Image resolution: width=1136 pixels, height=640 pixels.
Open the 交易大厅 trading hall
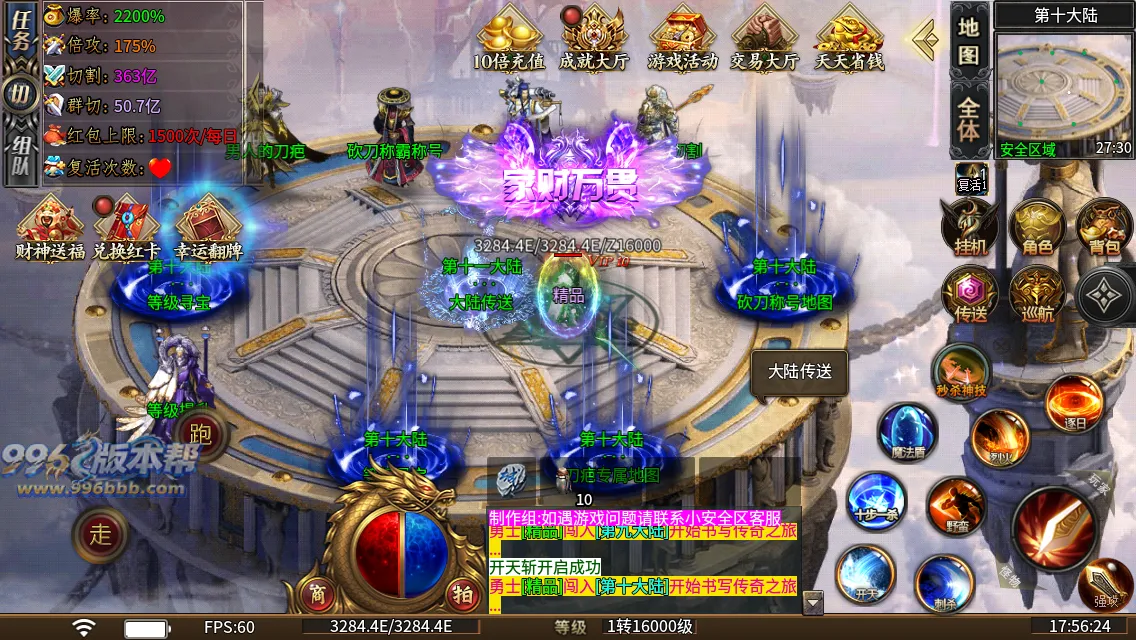point(764,39)
